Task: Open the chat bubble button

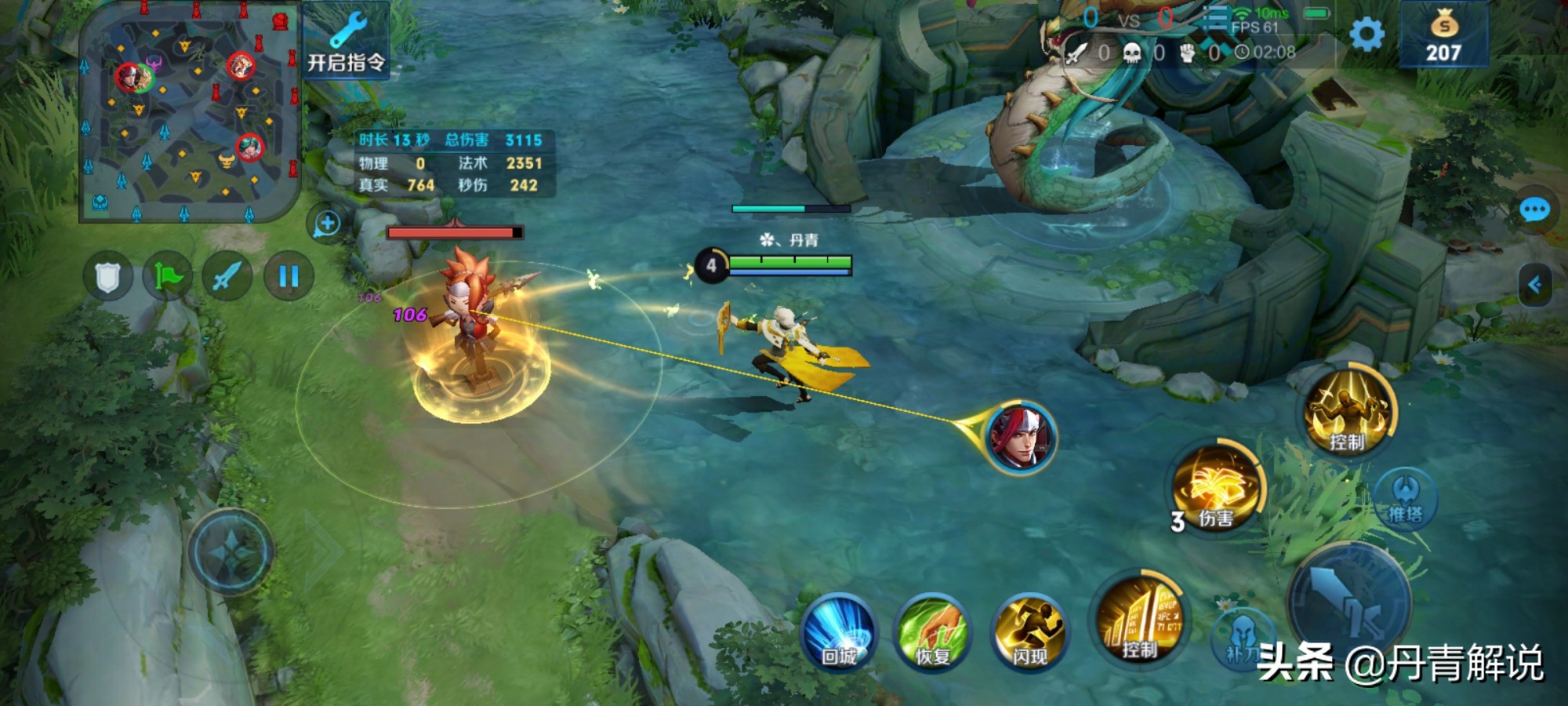Action: (1534, 210)
